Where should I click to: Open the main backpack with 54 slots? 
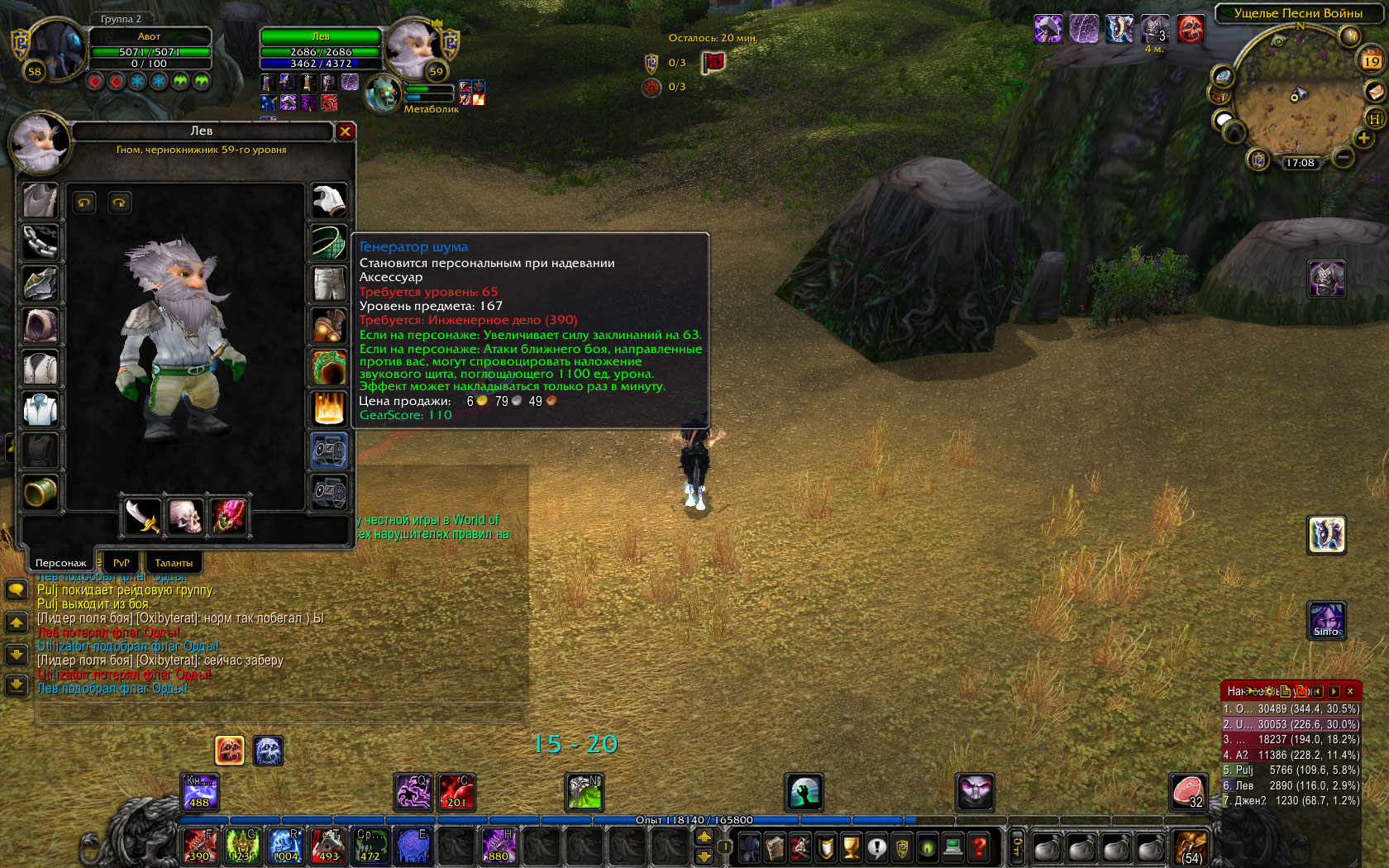[1191, 847]
